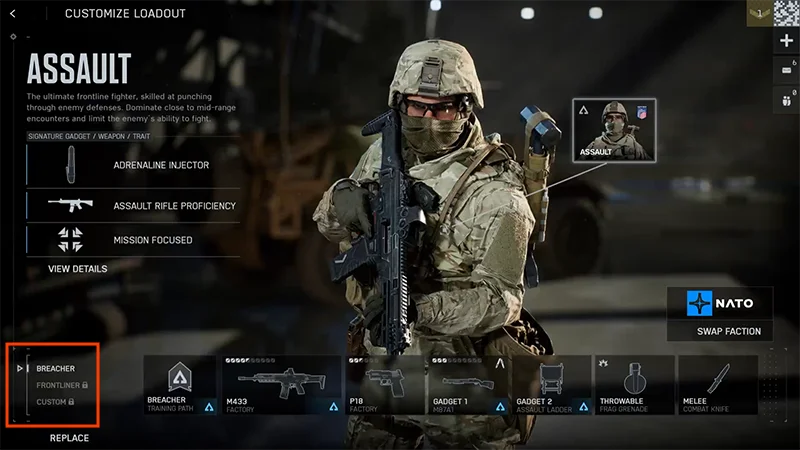Select the Melee Combat Knife slot
800x450 pixels.
pos(718,385)
